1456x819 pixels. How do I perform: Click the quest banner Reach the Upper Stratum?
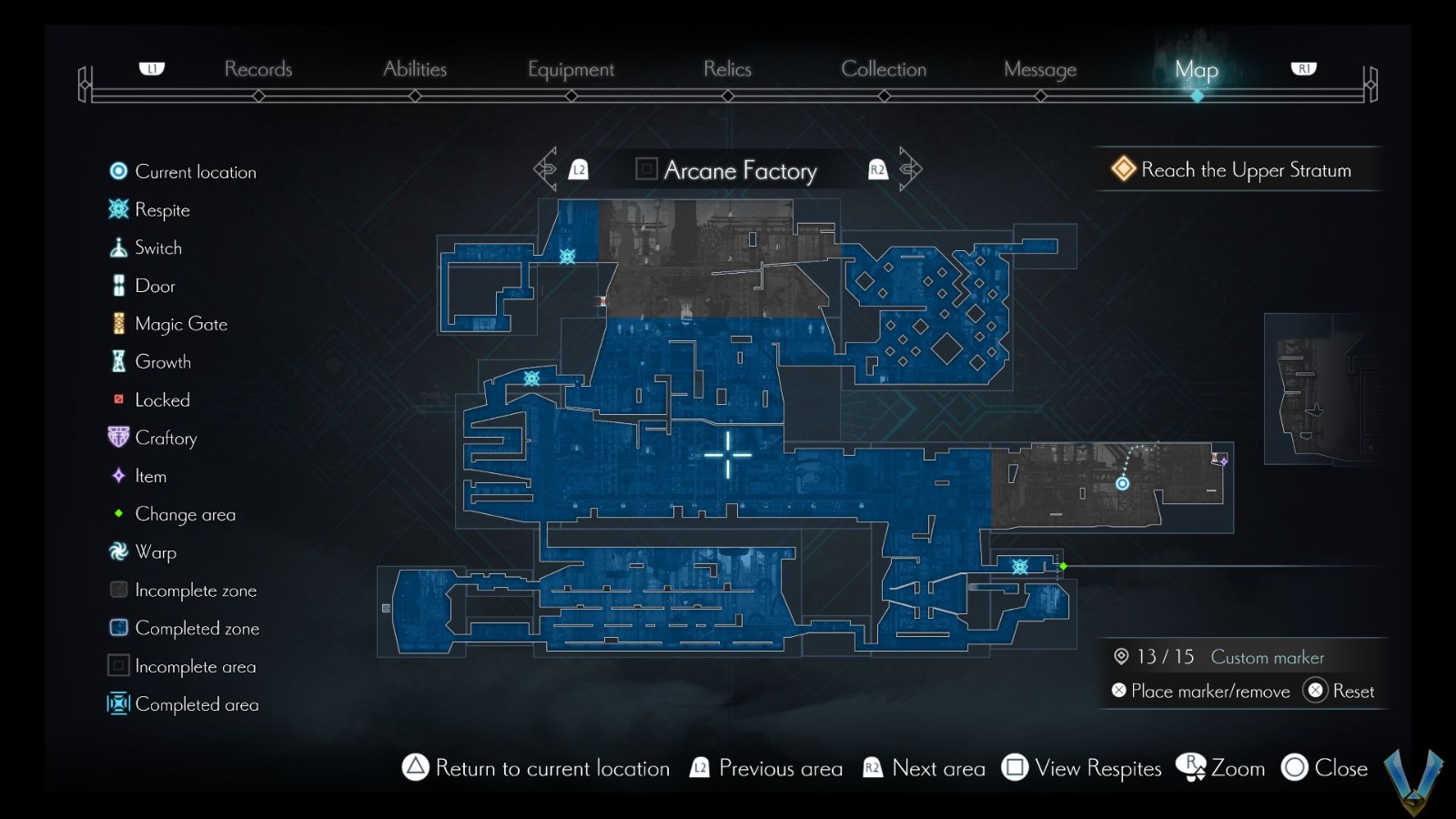[1239, 169]
